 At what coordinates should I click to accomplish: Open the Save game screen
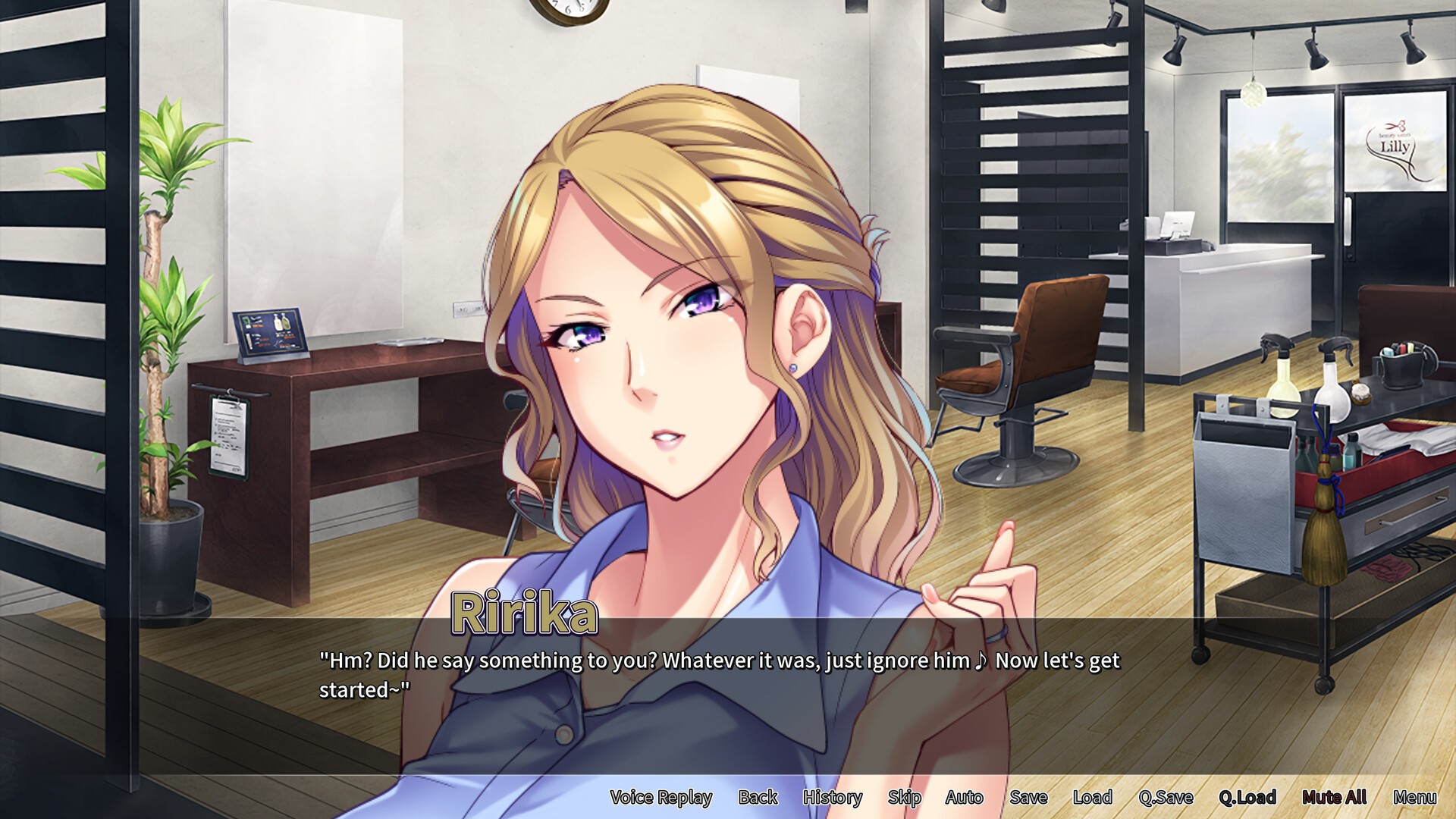tap(1028, 797)
